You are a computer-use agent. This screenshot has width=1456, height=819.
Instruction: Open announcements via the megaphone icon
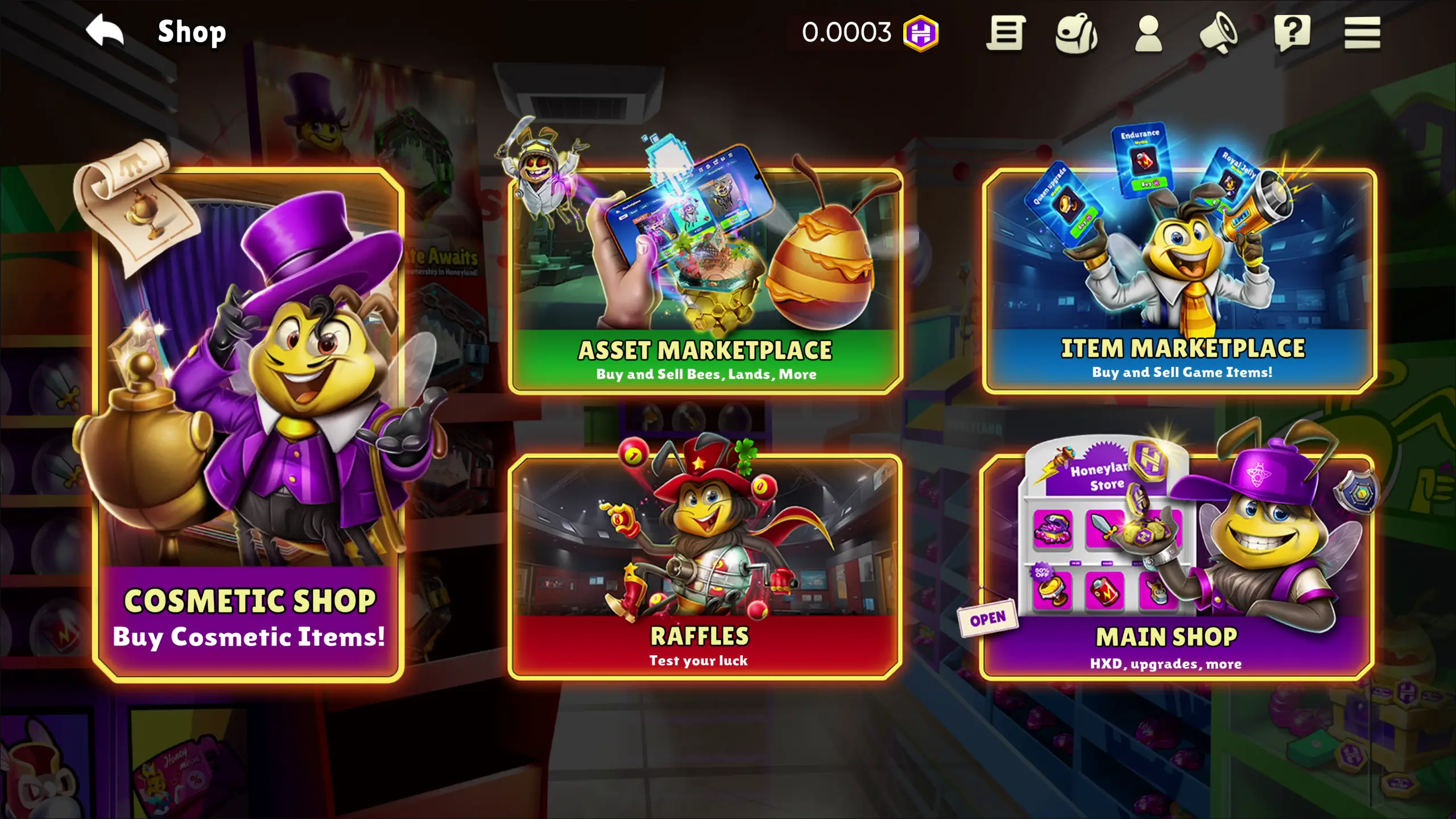[x=1220, y=34]
